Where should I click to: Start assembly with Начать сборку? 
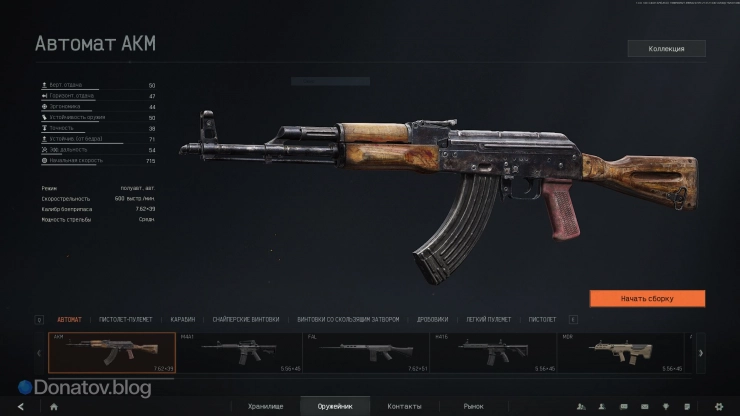647,298
